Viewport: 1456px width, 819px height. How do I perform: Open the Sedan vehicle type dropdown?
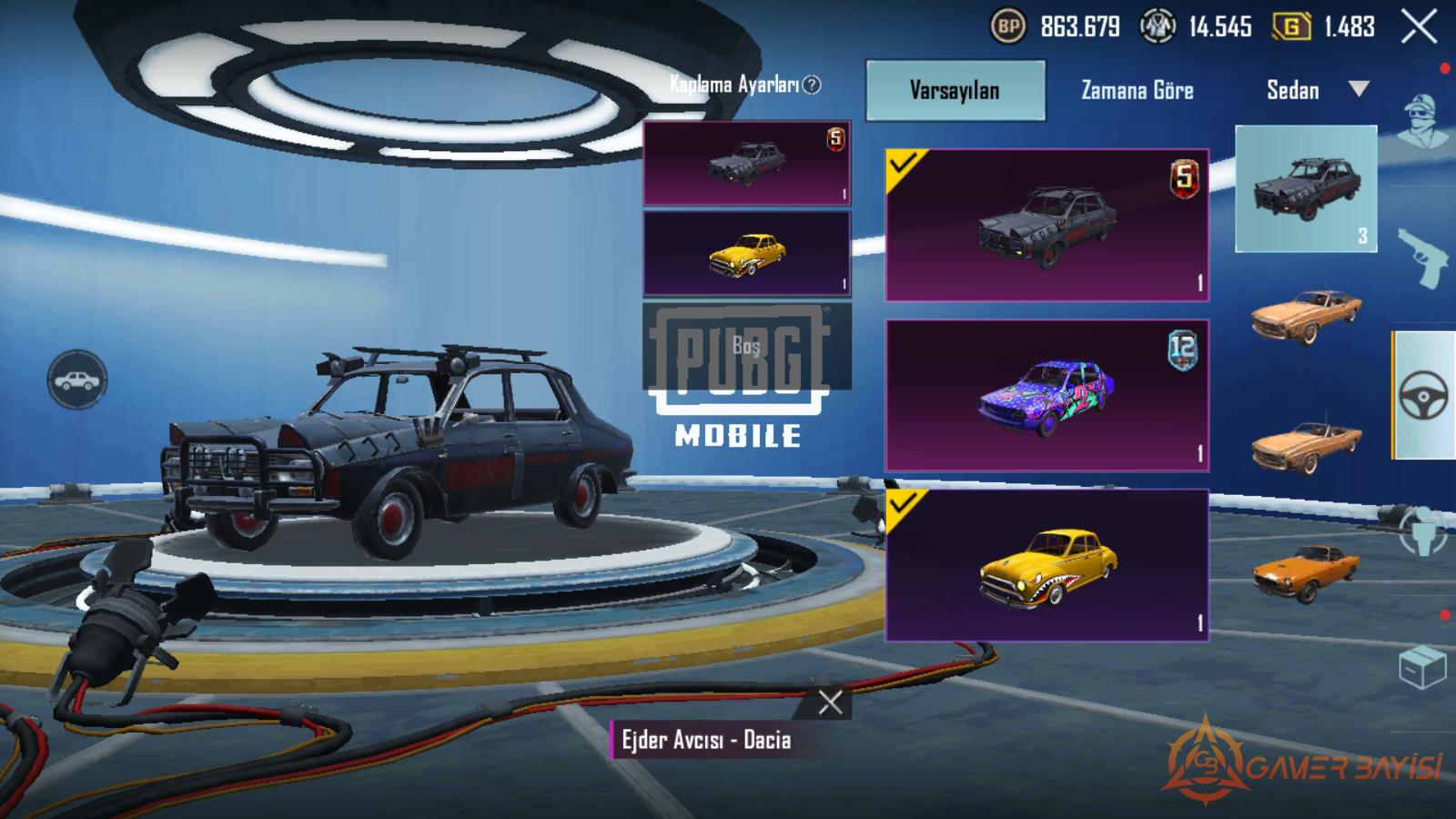pyautogui.click(x=1317, y=90)
